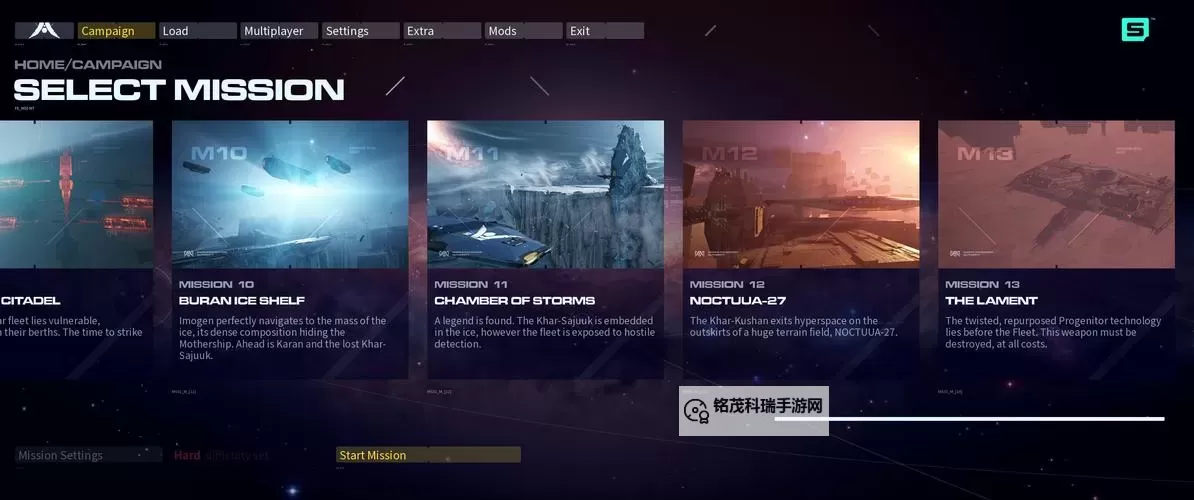1194x500 pixels.
Task: Go to Multiplayer
Action: click(279, 31)
